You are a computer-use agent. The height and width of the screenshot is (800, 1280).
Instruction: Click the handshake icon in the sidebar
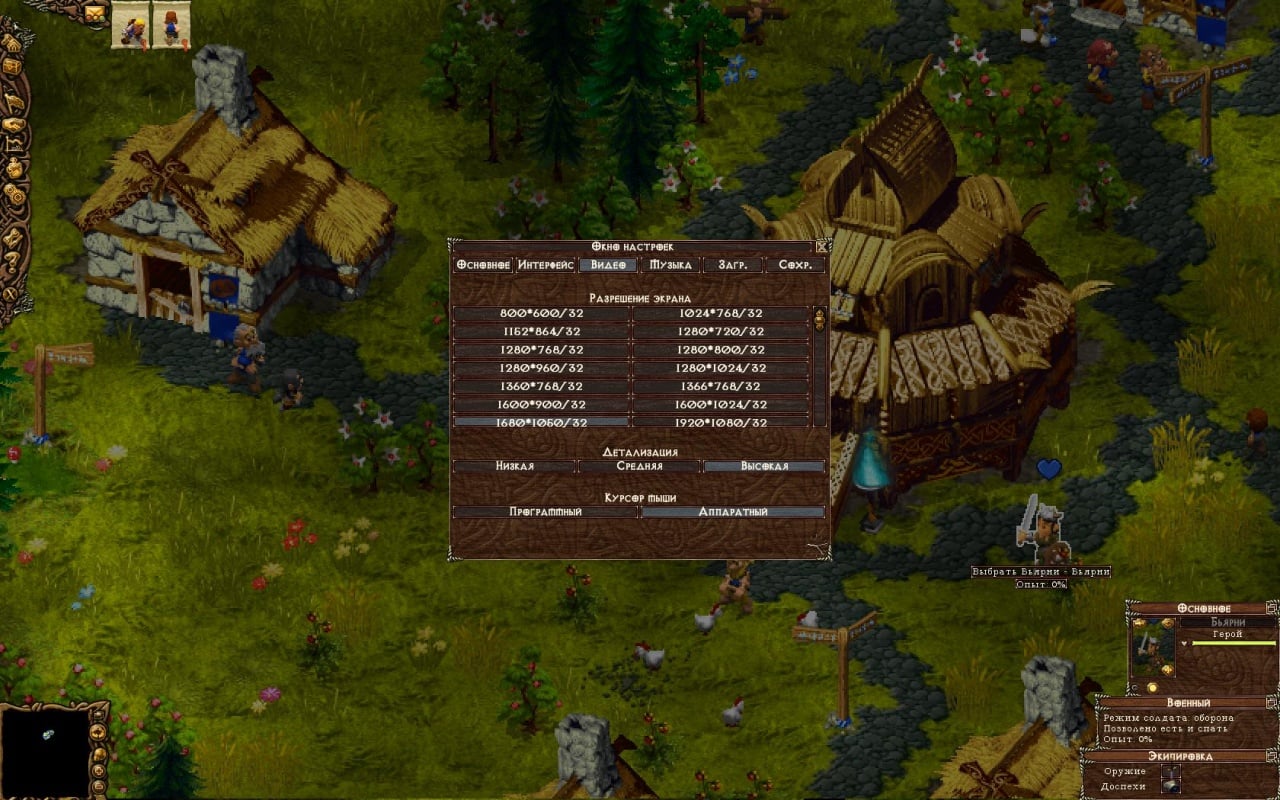[x=14, y=126]
